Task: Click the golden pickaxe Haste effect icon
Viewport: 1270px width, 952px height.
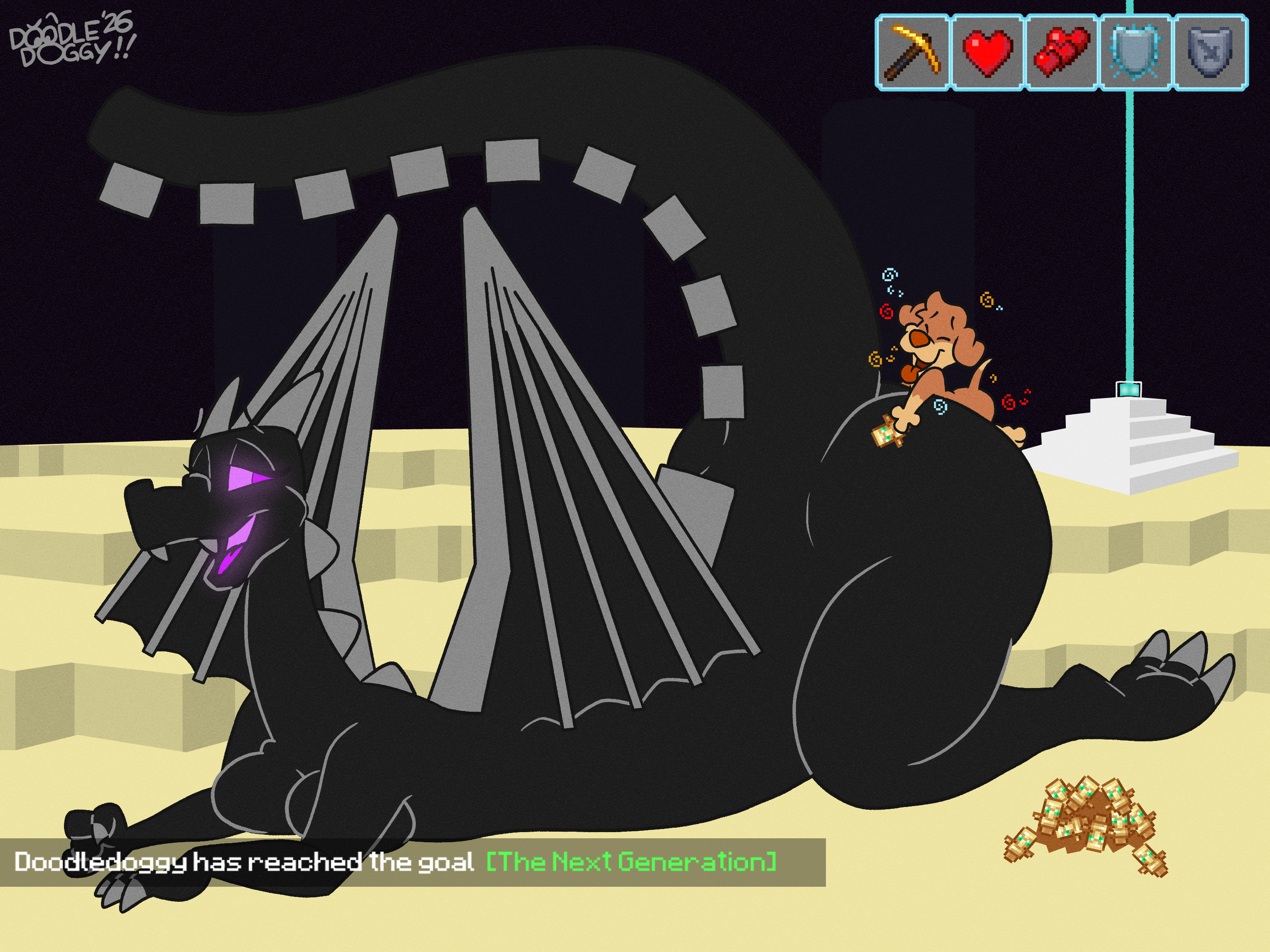Action: point(912,53)
